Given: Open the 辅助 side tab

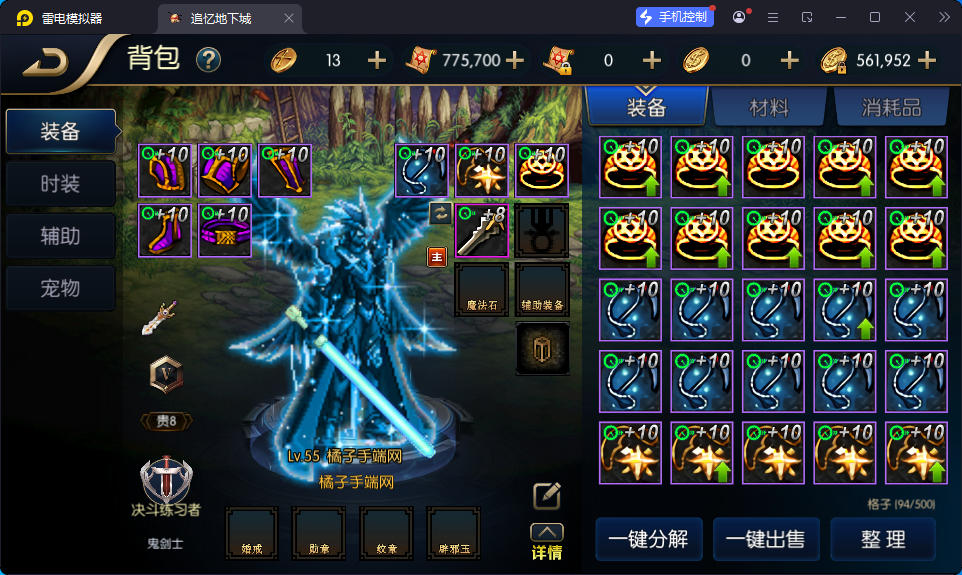Looking at the screenshot, I should [x=60, y=236].
